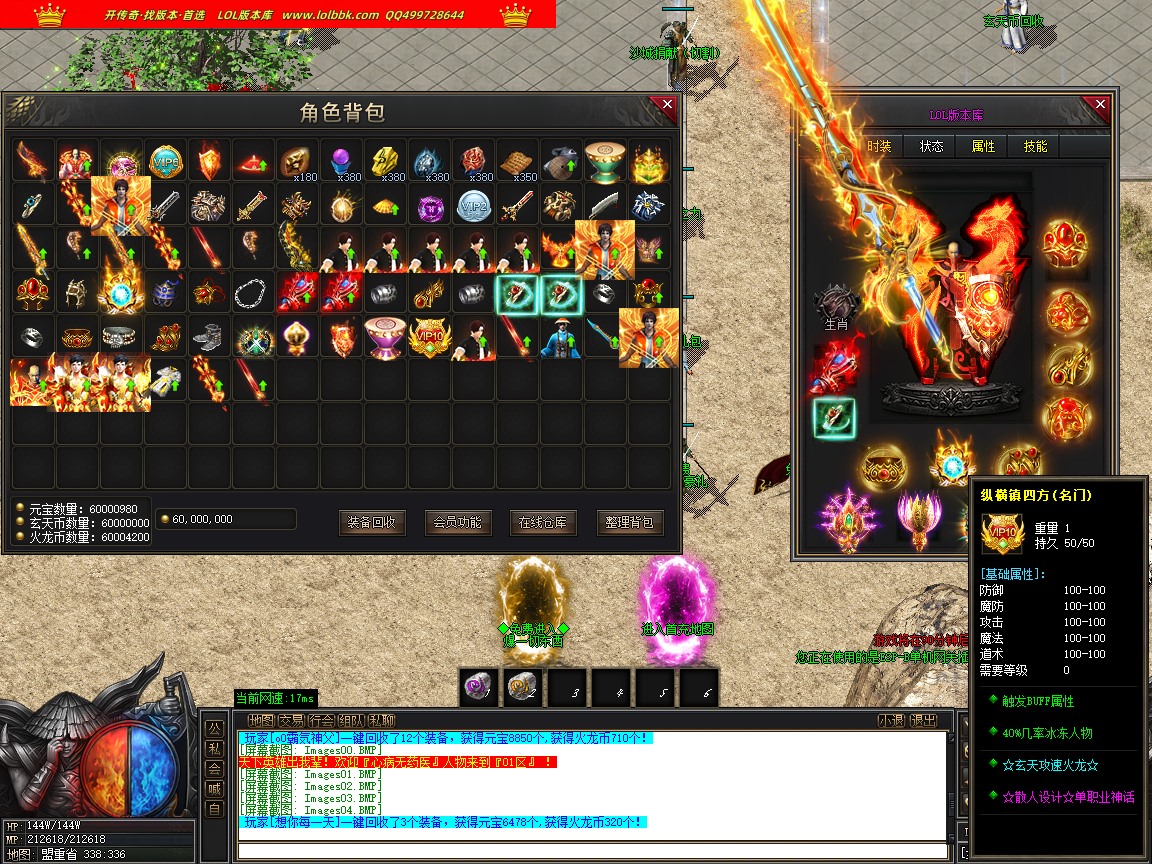Image resolution: width=1152 pixels, height=864 pixels.
Task: Show the 技能 skills tab
Action: [1035, 146]
